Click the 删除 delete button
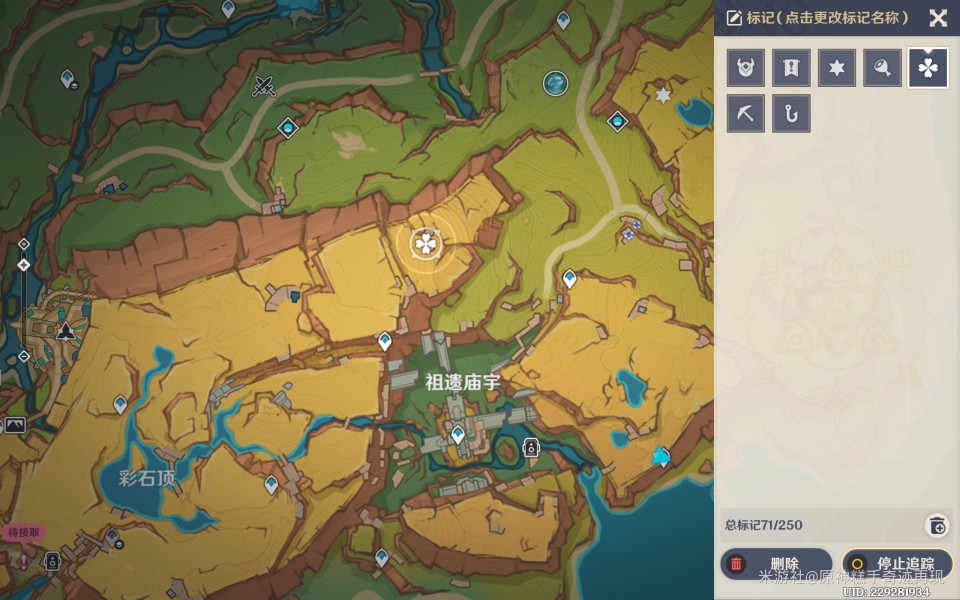Viewport: 960px width, 600px height. tap(776, 564)
